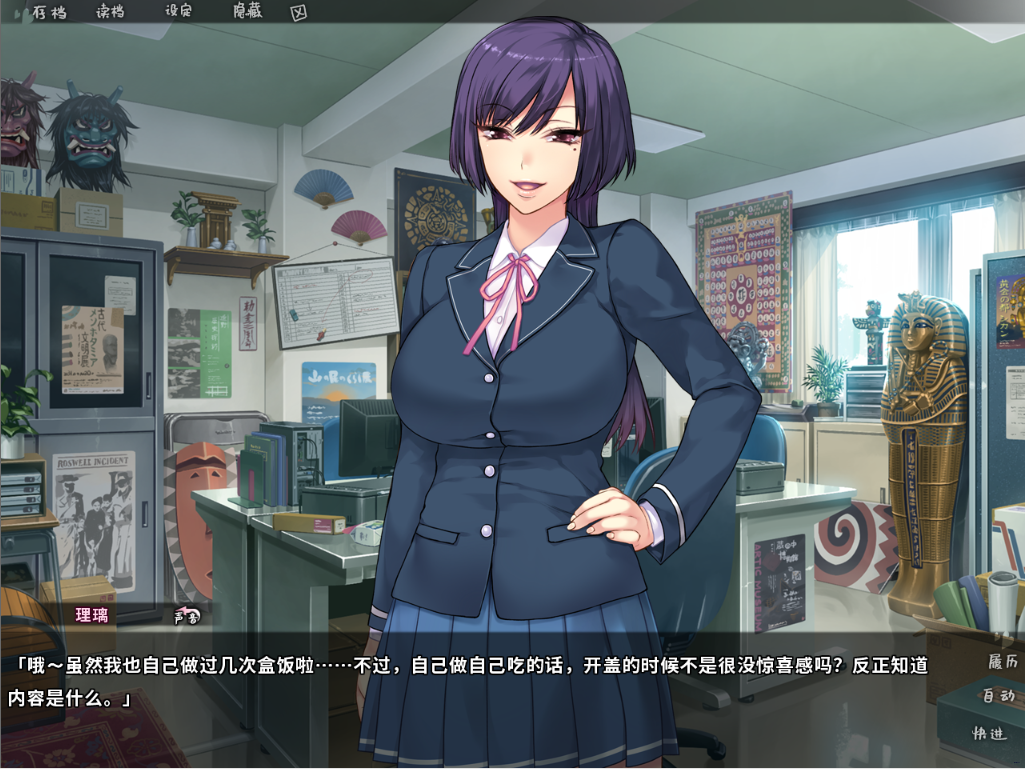Open the 读档 load menu
This screenshot has height=769, width=1025.
(110, 12)
